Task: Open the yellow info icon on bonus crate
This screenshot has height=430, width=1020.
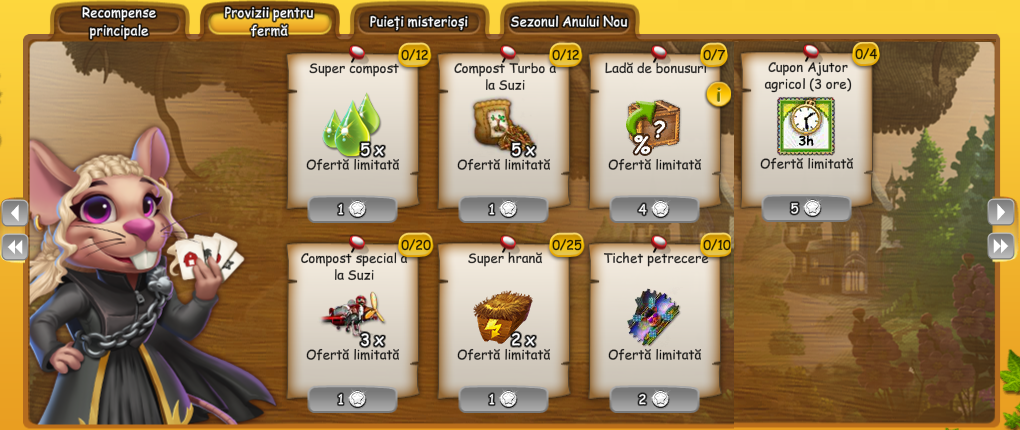Action: click(718, 94)
